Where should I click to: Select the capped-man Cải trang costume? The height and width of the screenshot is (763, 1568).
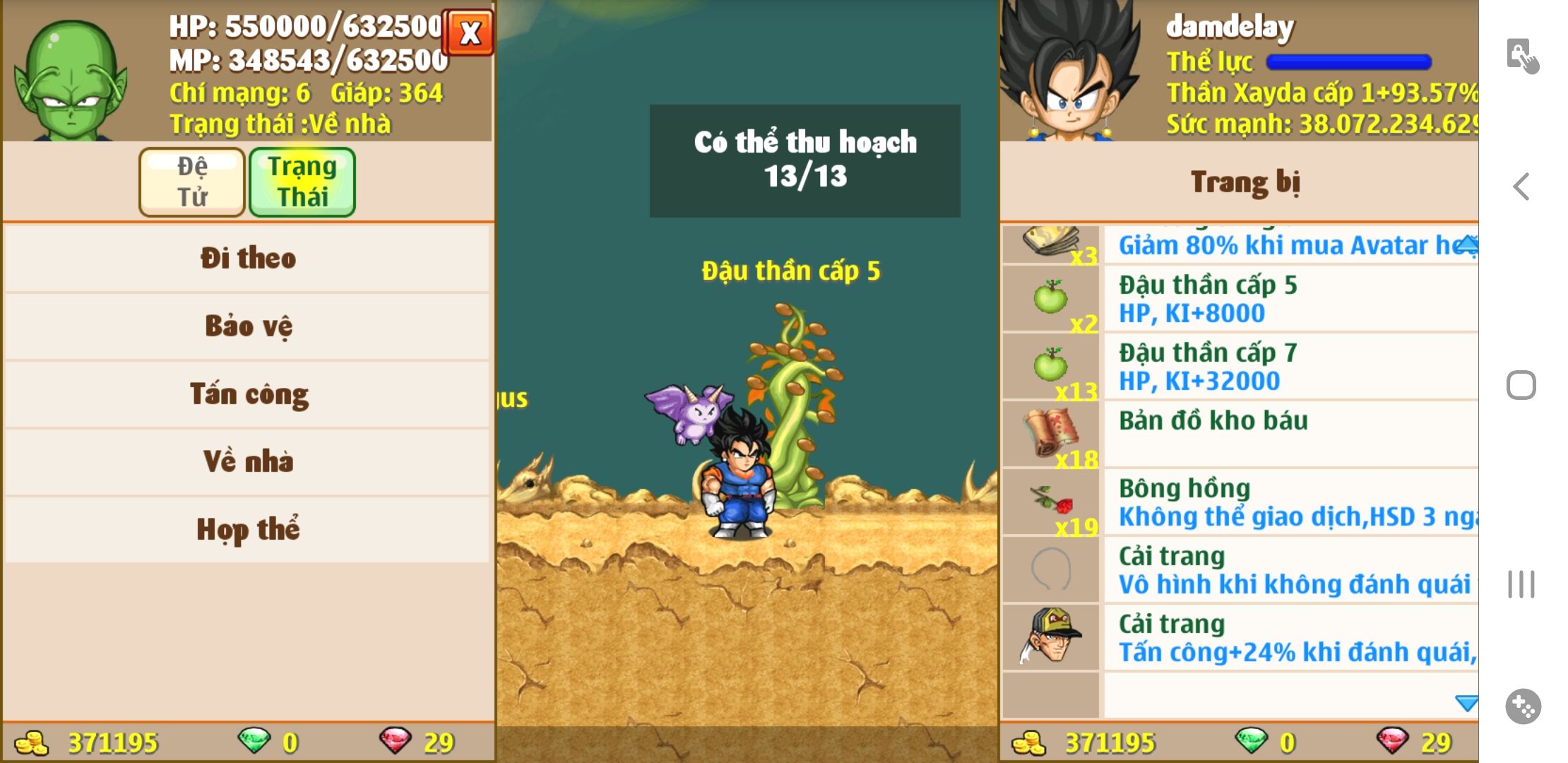point(1240,637)
